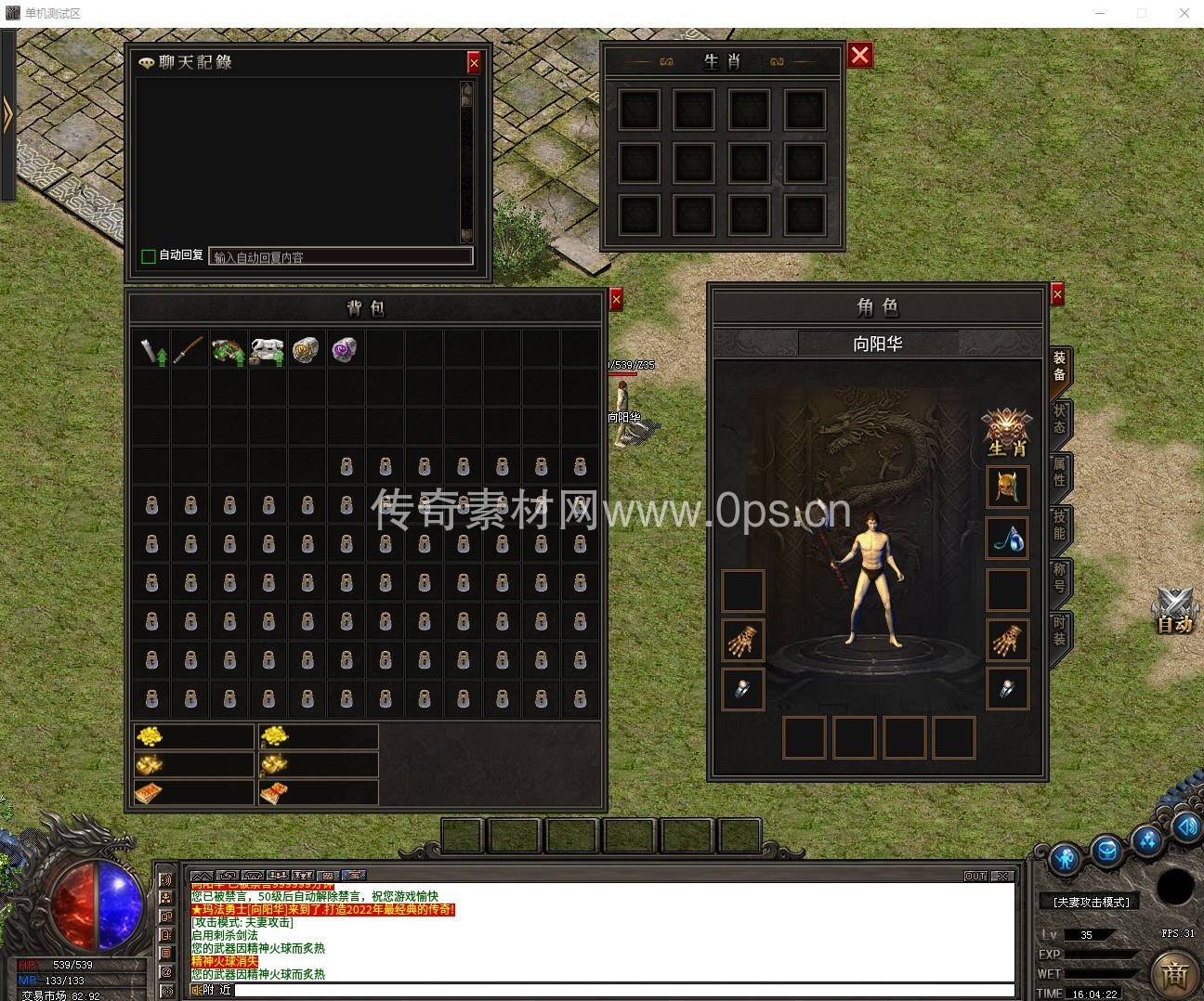Click the equipped horned helmet slot
The height and width of the screenshot is (1001, 1204).
1008,487
